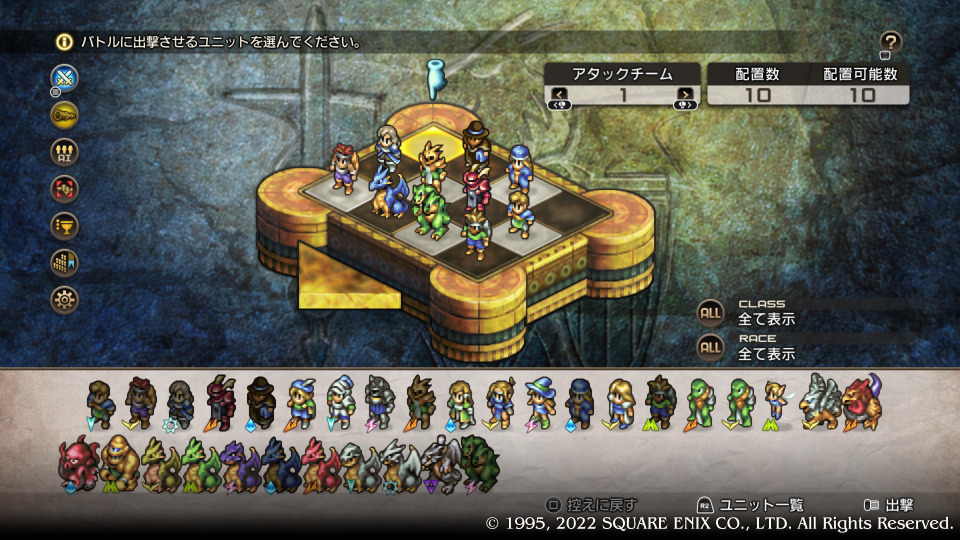
Task: Open the gear settings icon
Action: [65, 299]
